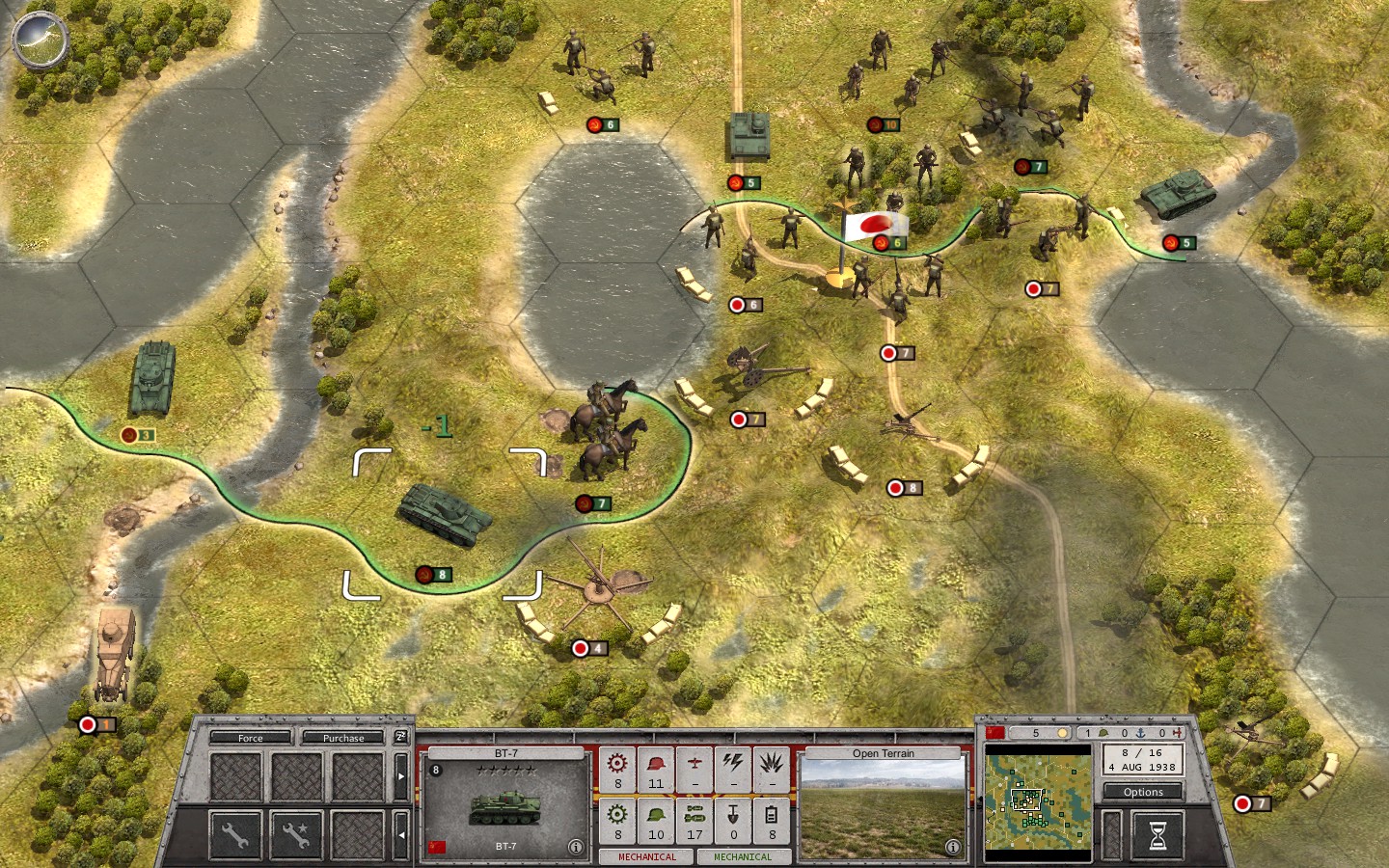Click the globe icon in the corner
The image size is (1389, 868).
[x=41, y=40]
